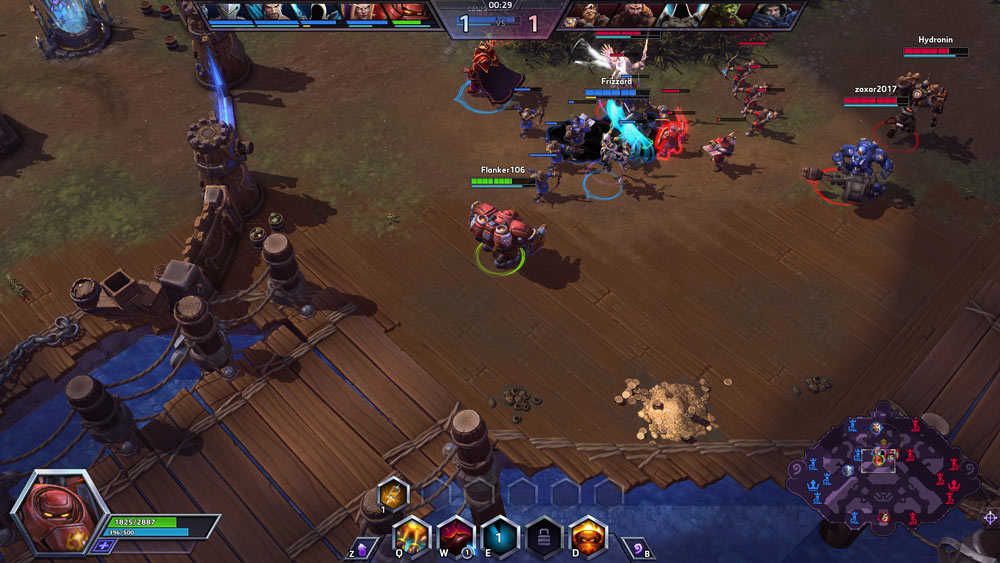Activate the D fiery ring ability
The image size is (1000, 563).
pyautogui.click(x=588, y=535)
